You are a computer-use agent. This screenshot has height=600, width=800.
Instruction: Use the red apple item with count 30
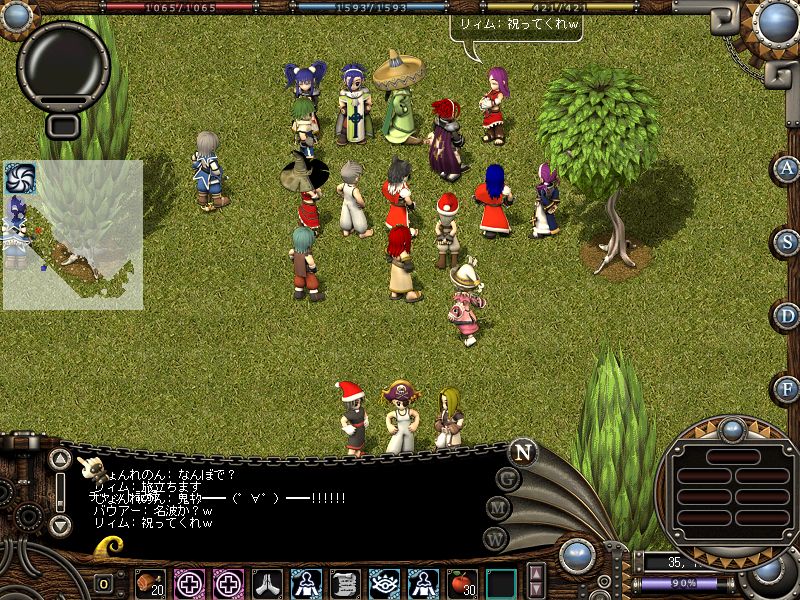461,582
